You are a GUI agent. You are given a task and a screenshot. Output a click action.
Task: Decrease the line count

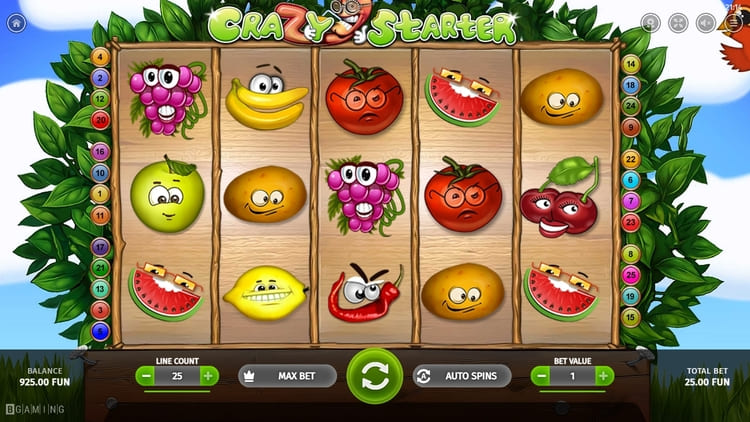tap(147, 376)
